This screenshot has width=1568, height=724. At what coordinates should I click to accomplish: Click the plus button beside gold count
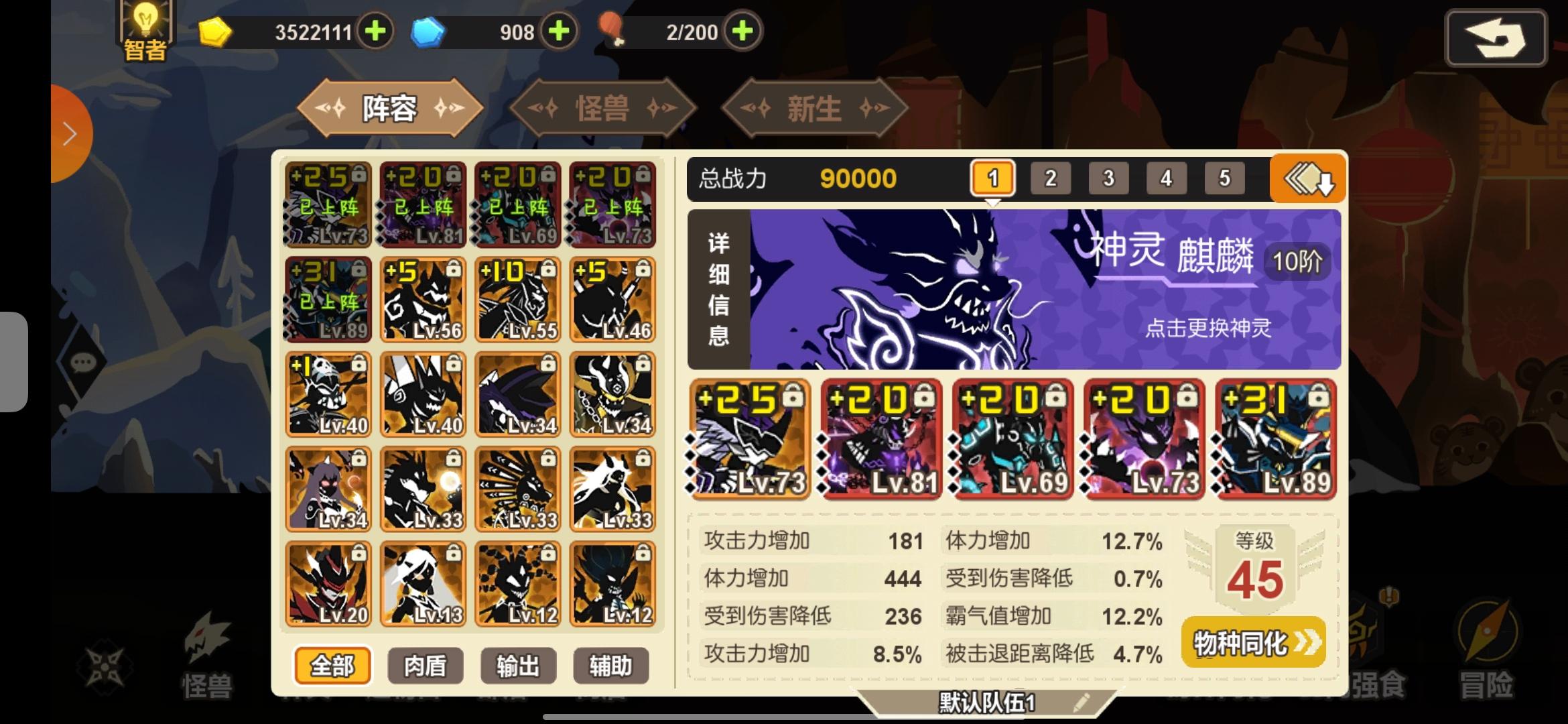[x=375, y=30]
